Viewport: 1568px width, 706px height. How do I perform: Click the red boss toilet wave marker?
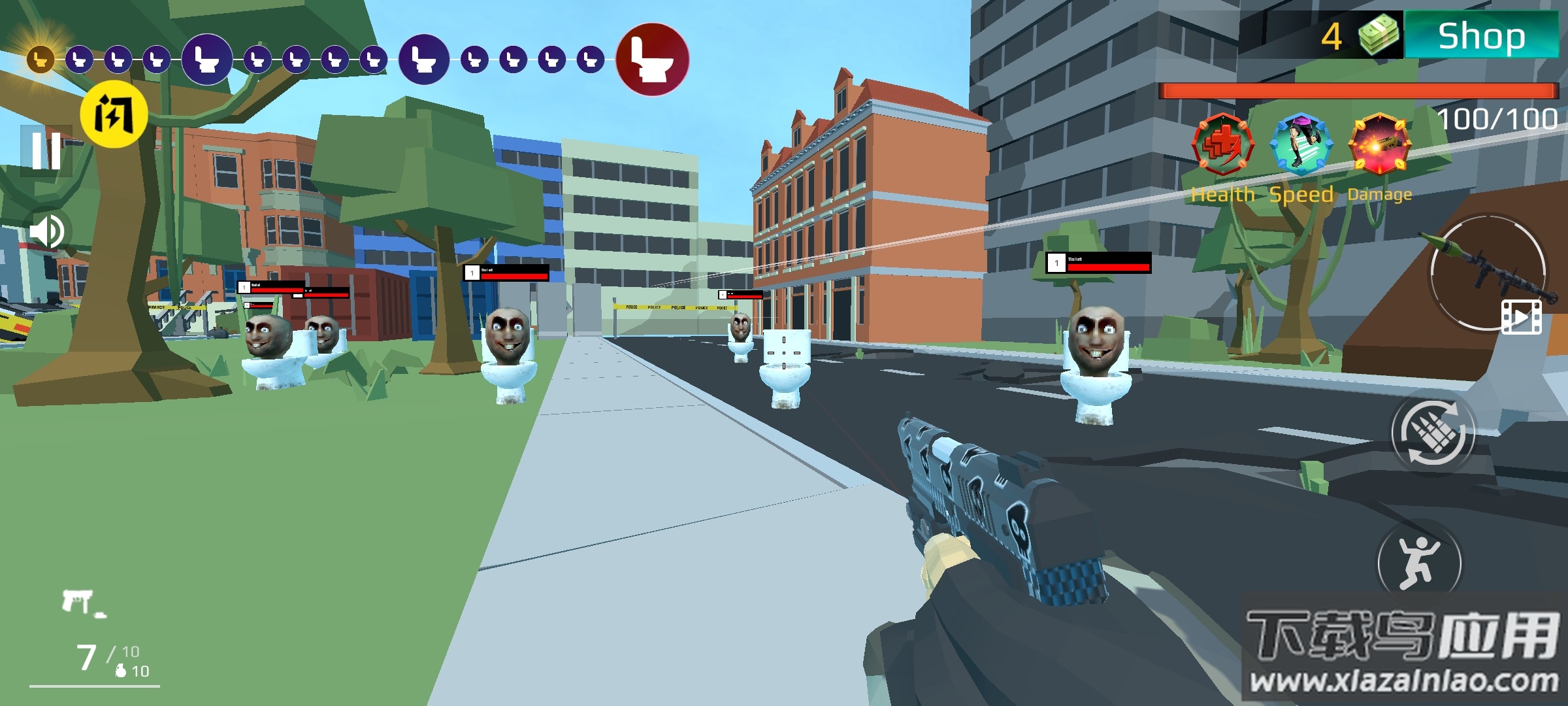click(x=652, y=59)
